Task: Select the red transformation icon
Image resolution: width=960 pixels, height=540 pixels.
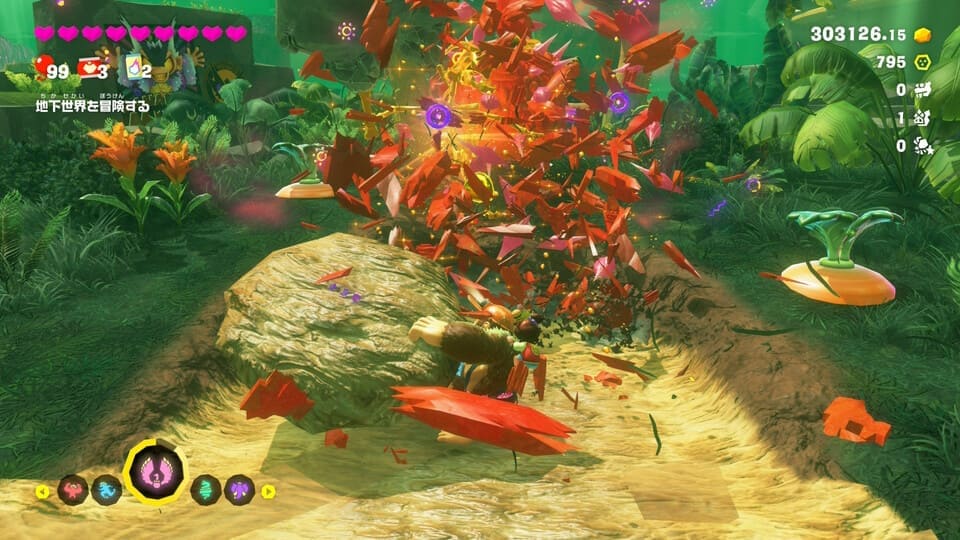Action: (x=73, y=490)
